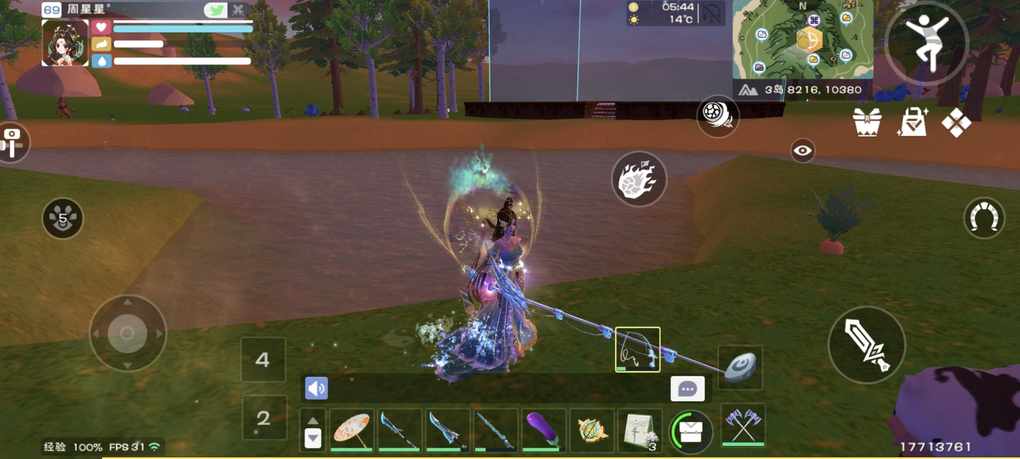Screen dimensions: 1020x459
Task: Open the chat speech bubble
Action: coord(687,389)
